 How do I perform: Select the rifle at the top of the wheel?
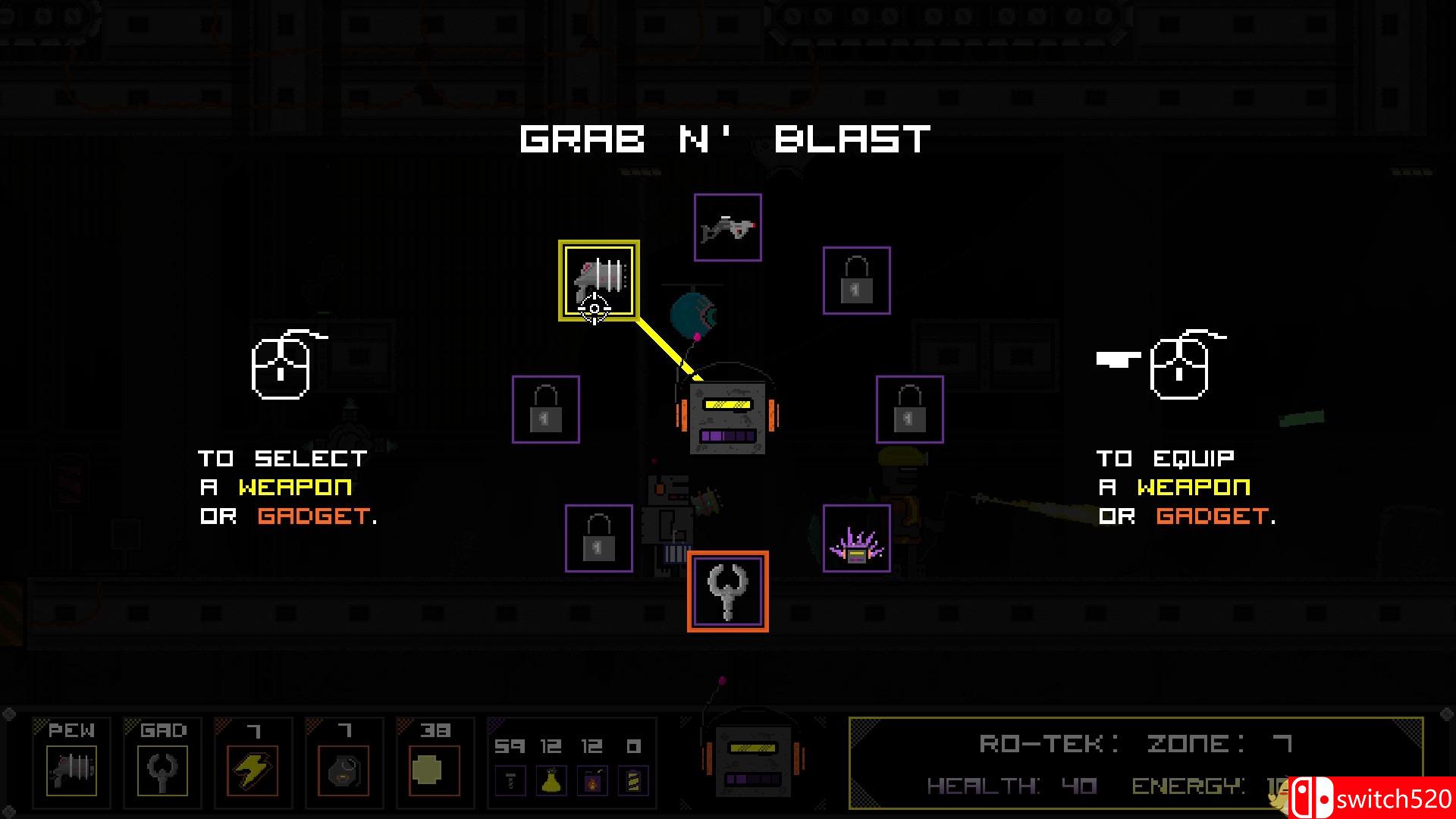click(x=727, y=227)
